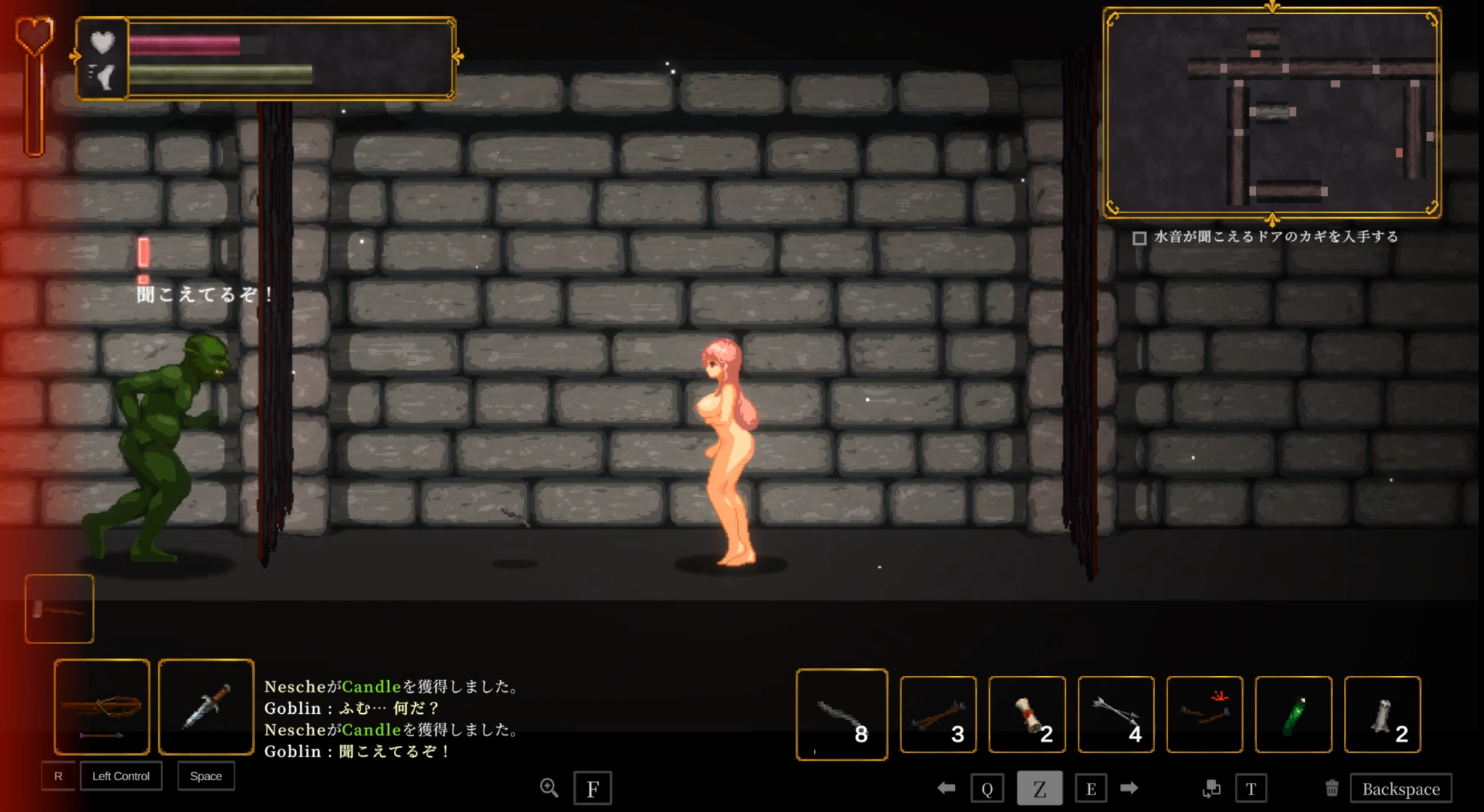
Task: Click the hammer item thumbnail above the weapon slots
Action: pos(59,608)
